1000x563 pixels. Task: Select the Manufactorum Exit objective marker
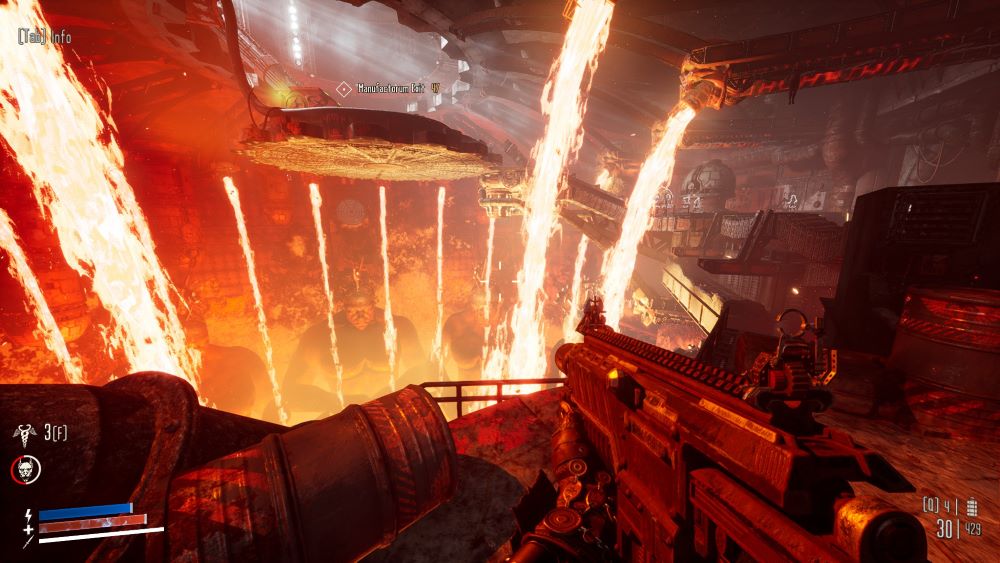tap(344, 89)
